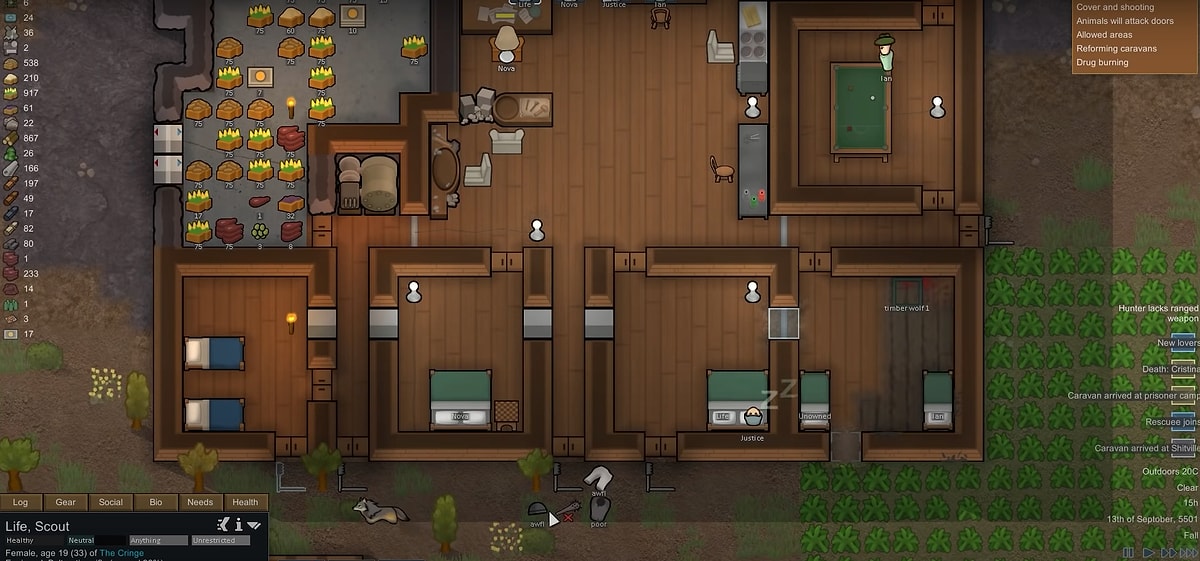
Task: Open the Needs tab
Action: 200,502
